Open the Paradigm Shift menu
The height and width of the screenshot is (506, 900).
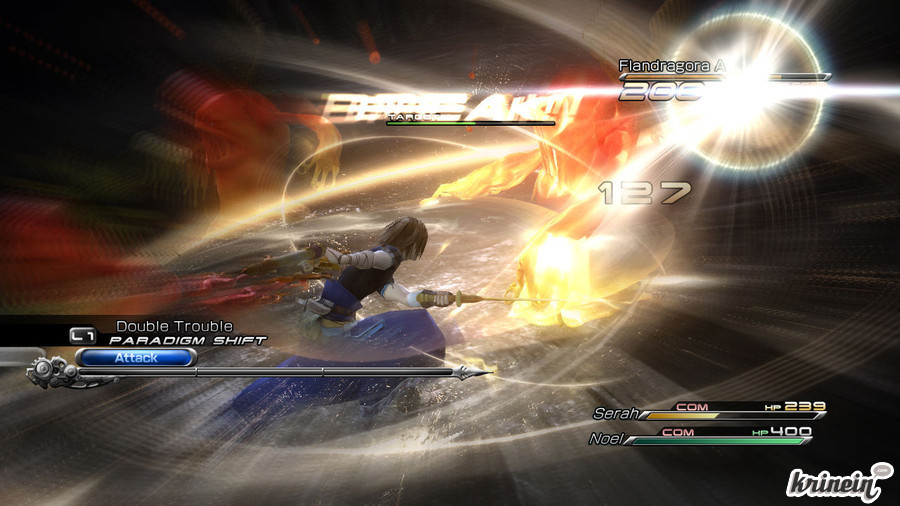(x=187, y=340)
